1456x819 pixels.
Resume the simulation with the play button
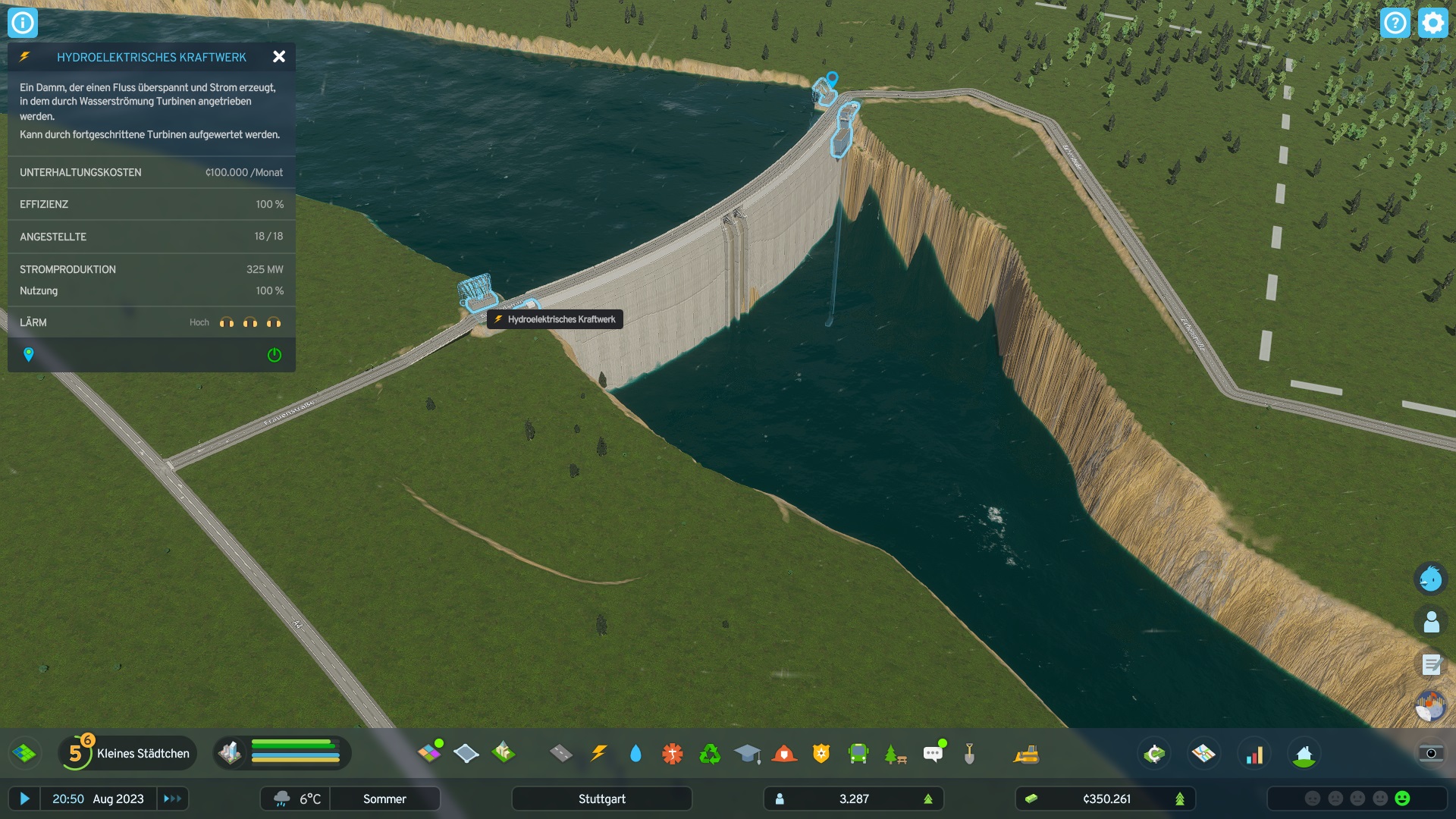tap(25, 799)
